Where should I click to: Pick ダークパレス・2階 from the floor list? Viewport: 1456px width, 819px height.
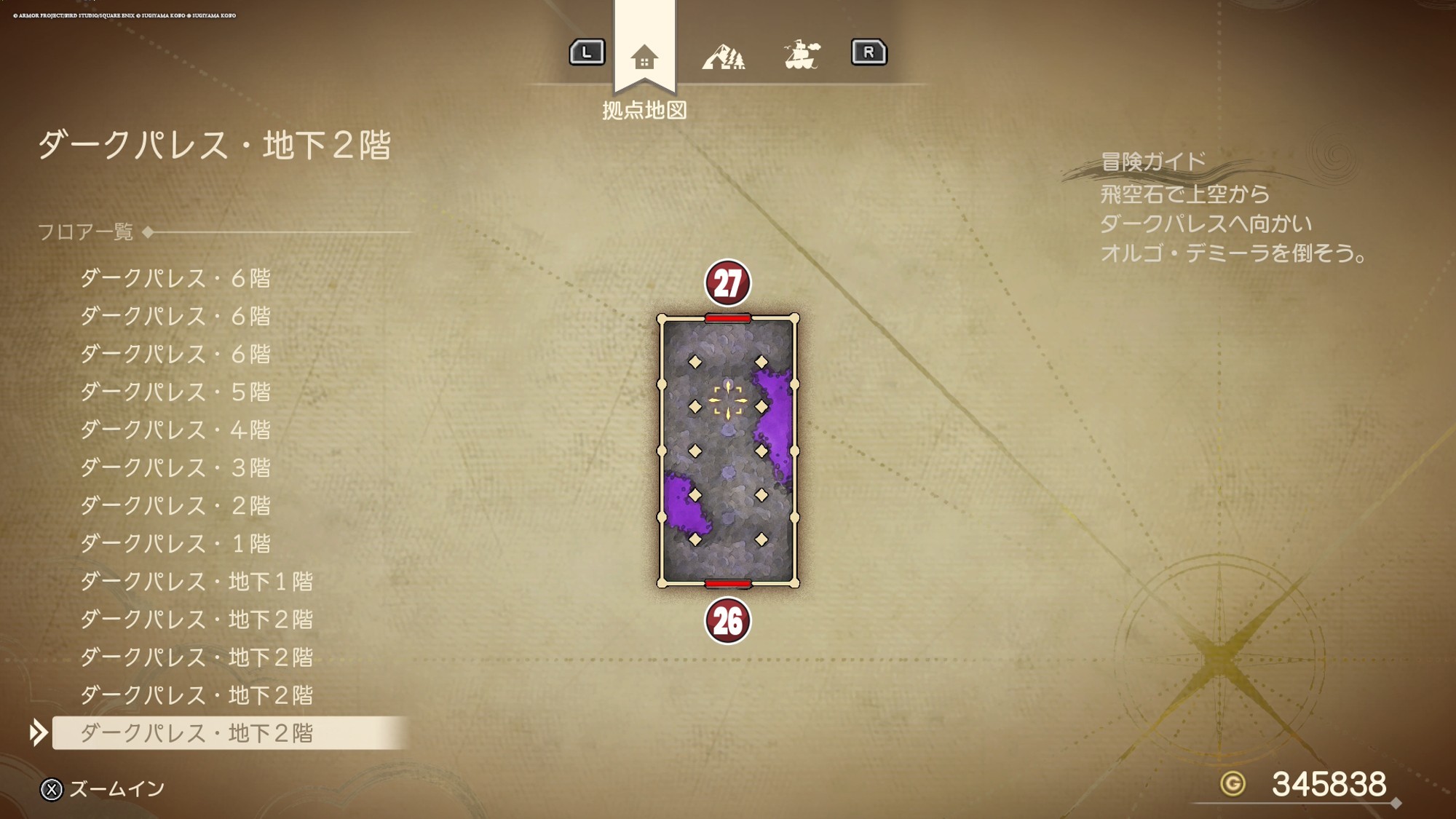pyautogui.click(x=175, y=505)
